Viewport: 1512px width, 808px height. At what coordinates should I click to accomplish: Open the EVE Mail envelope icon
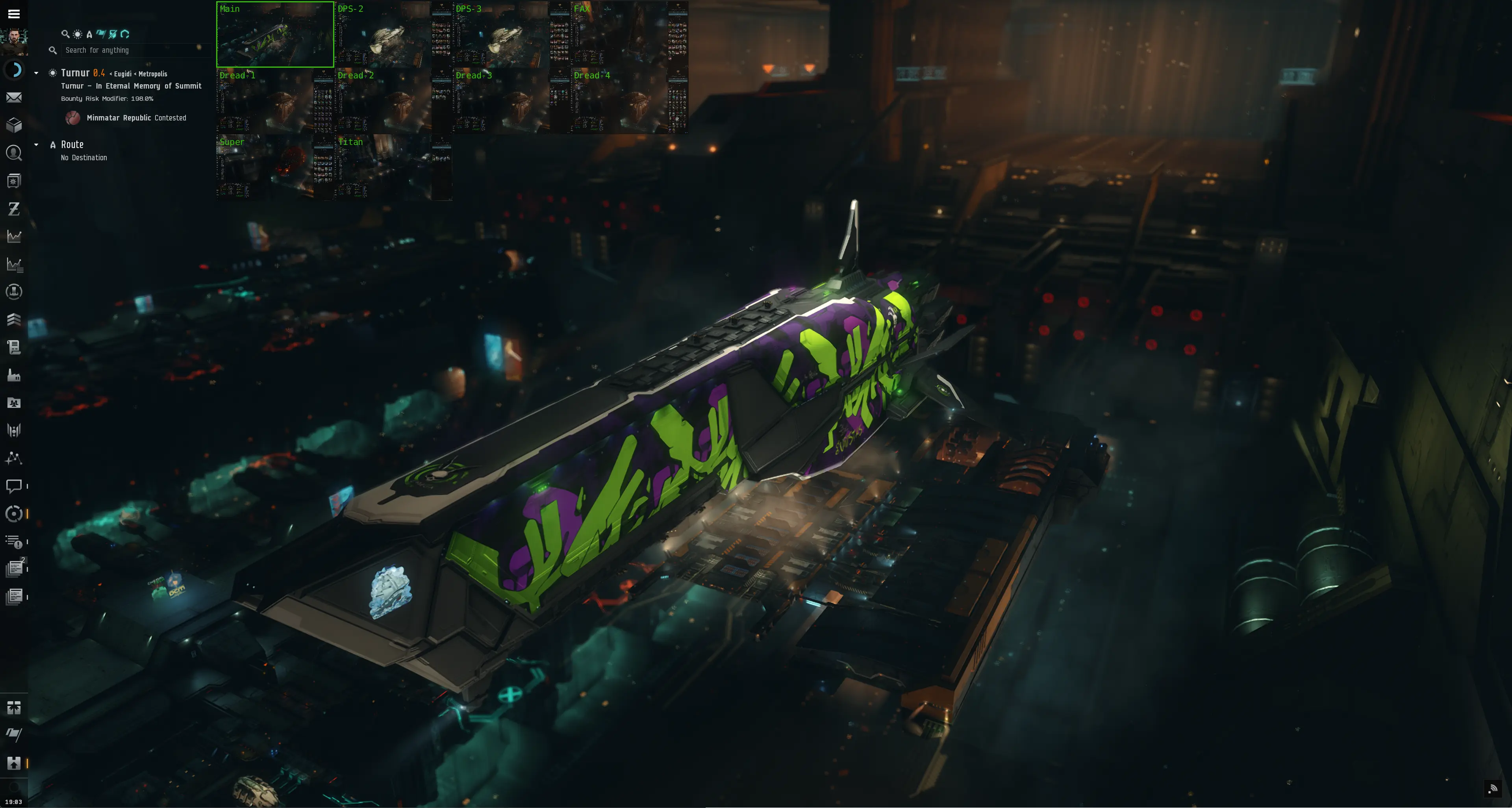tap(15, 97)
